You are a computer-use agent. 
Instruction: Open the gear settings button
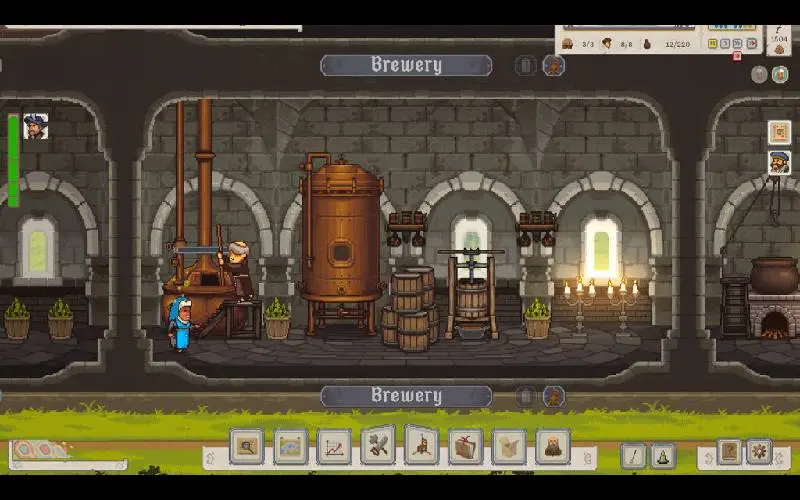[759, 452]
